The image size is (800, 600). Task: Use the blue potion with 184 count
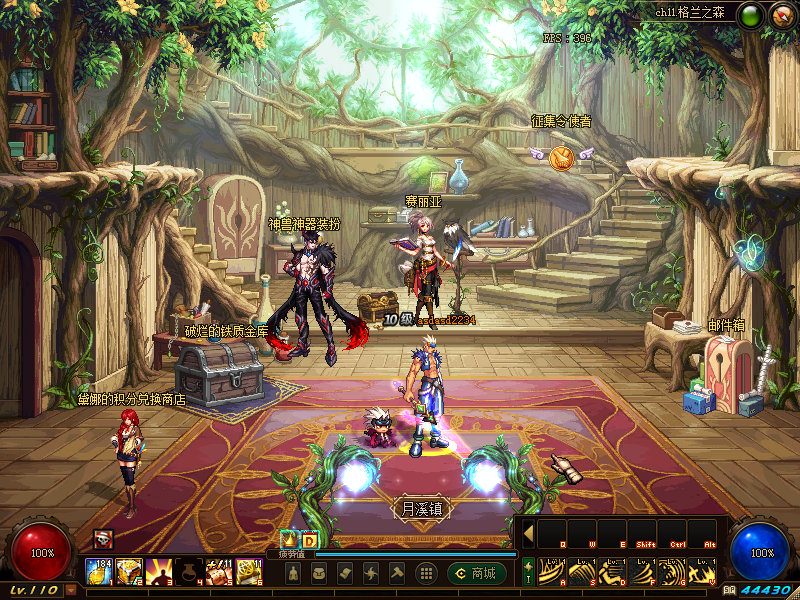(x=99, y=571)
